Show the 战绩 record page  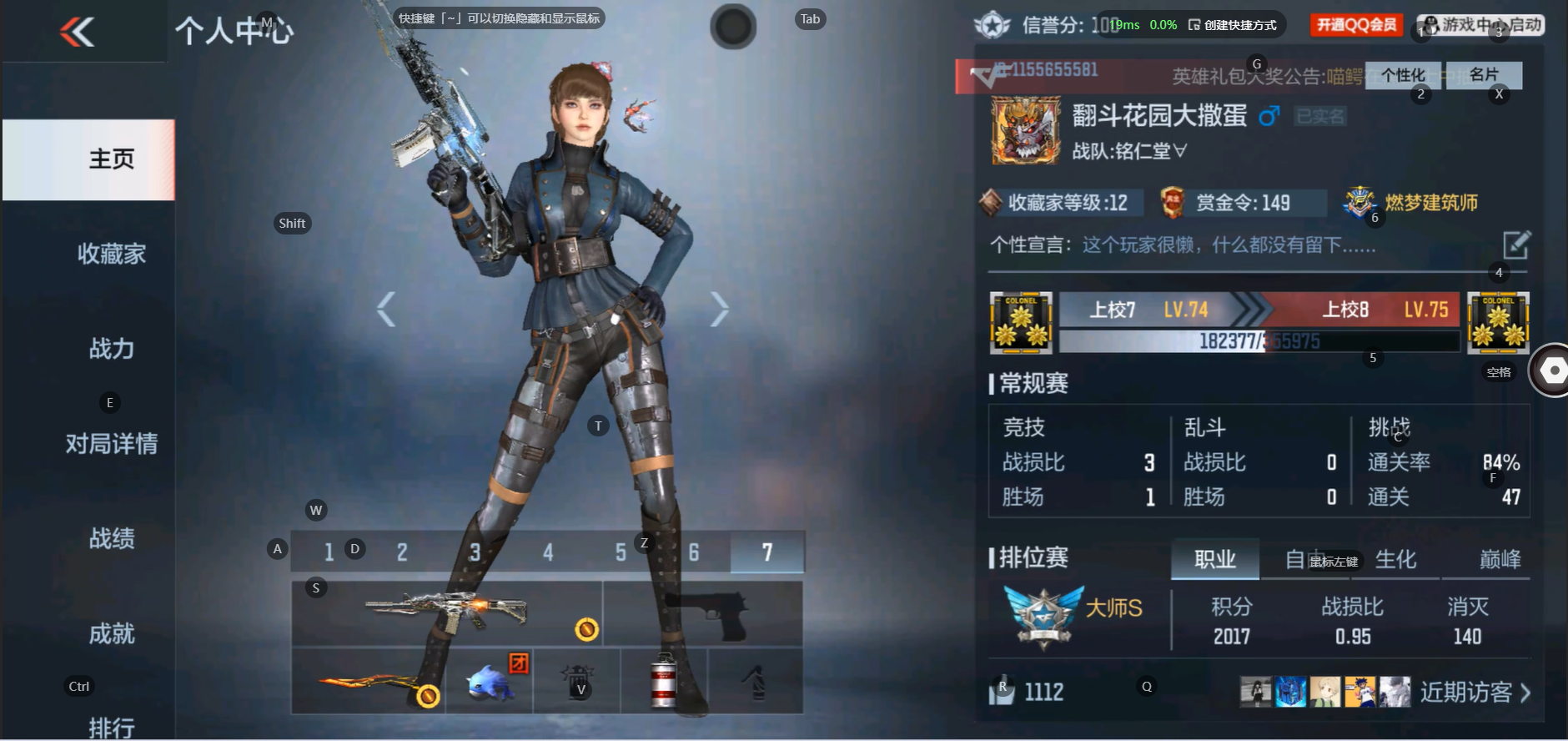tap(111, 538)
